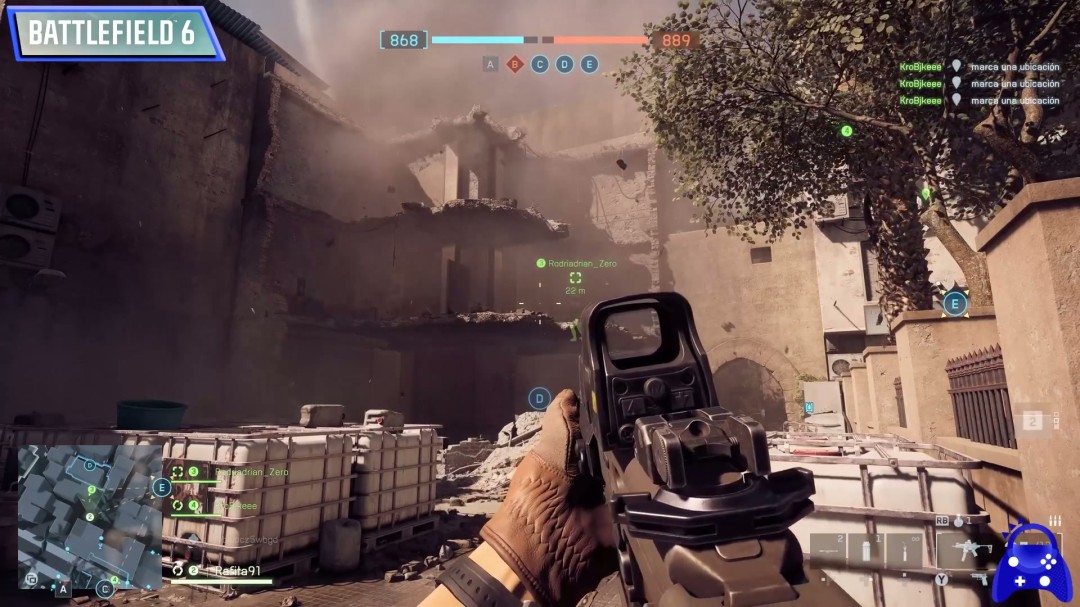
Task: Click the Battlefield 6 title banner
Action: [x=113, y=33]
